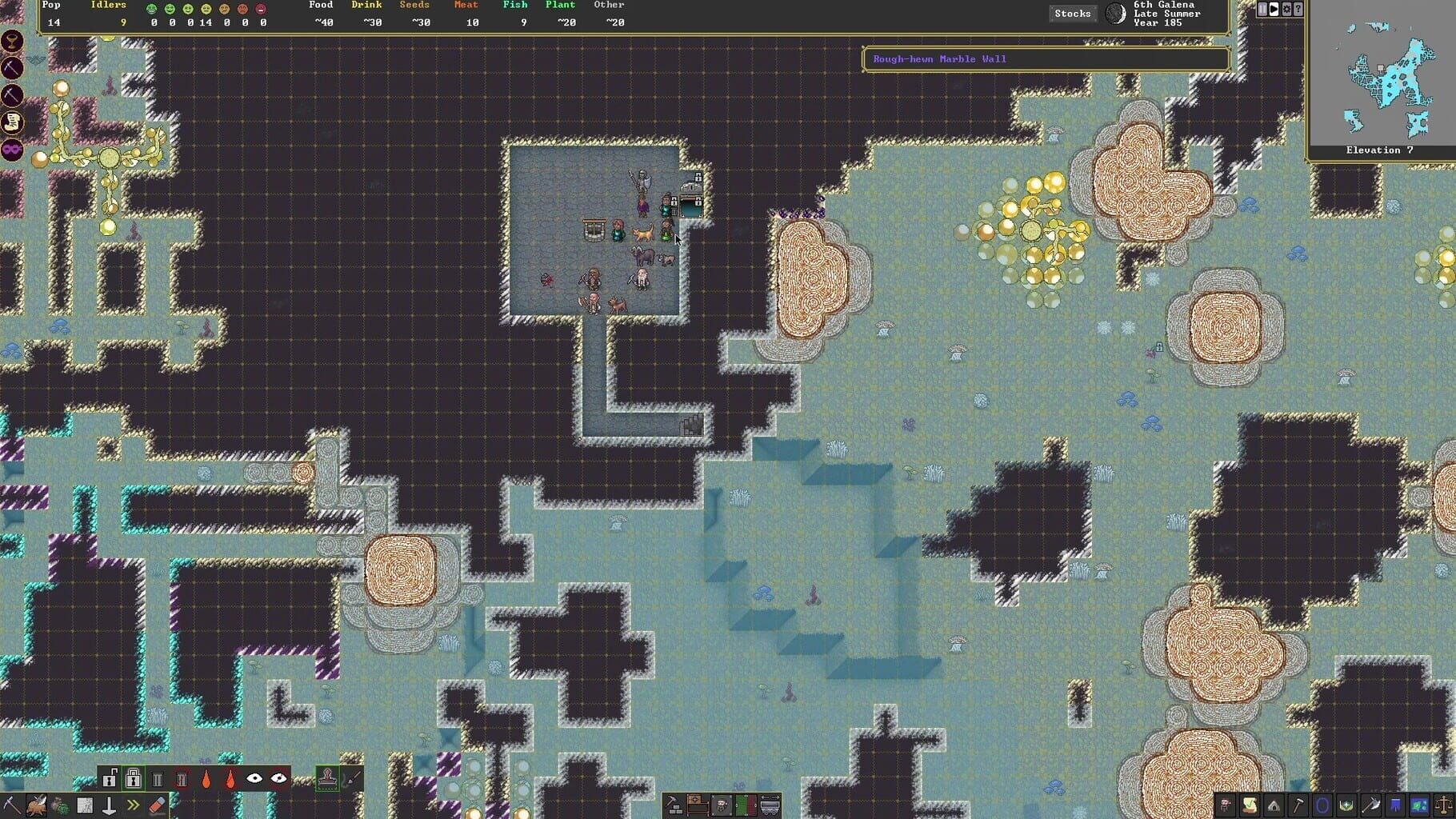Open the Stocks screen
Screen dimensions: 1456x819
point(1072,13)
